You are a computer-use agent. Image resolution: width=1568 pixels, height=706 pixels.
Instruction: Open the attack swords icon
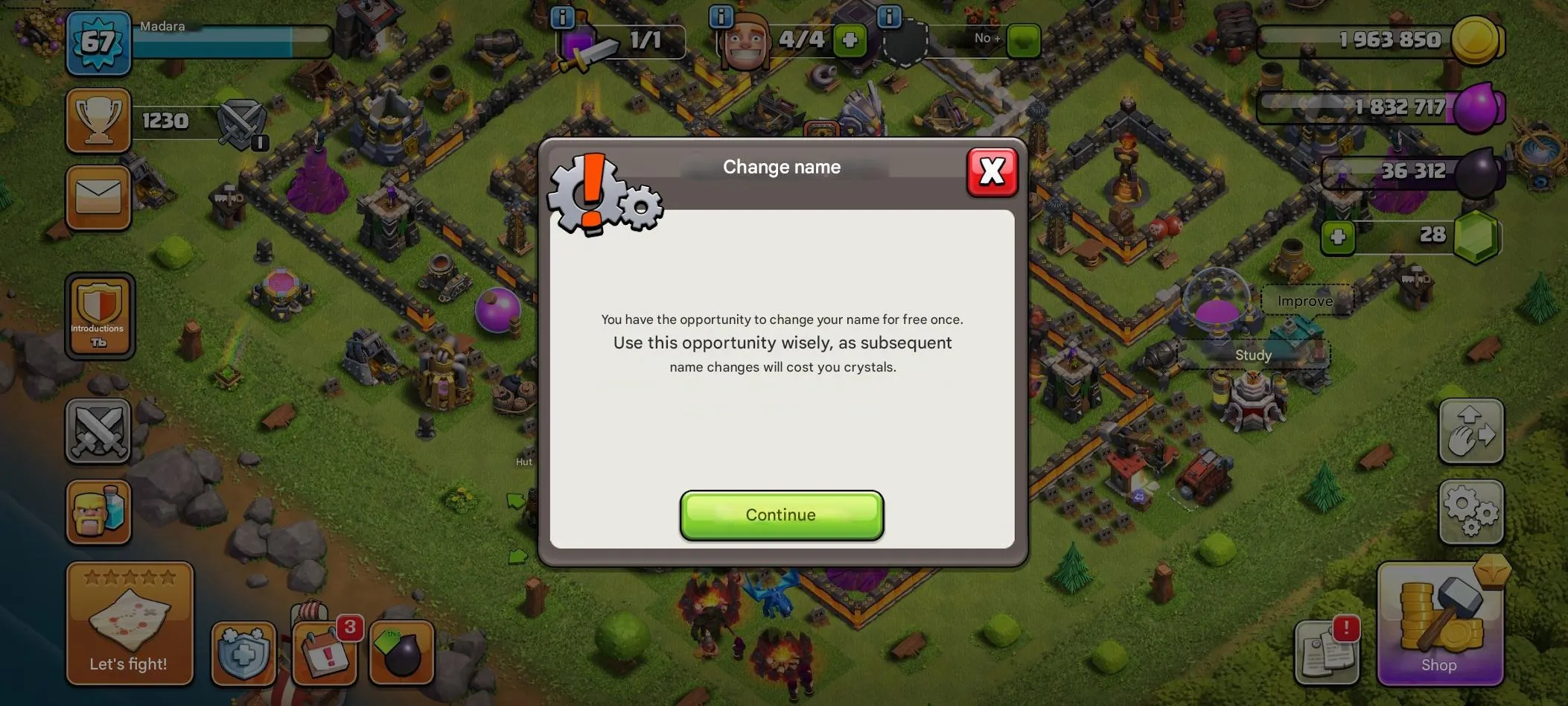coord(99,430)
